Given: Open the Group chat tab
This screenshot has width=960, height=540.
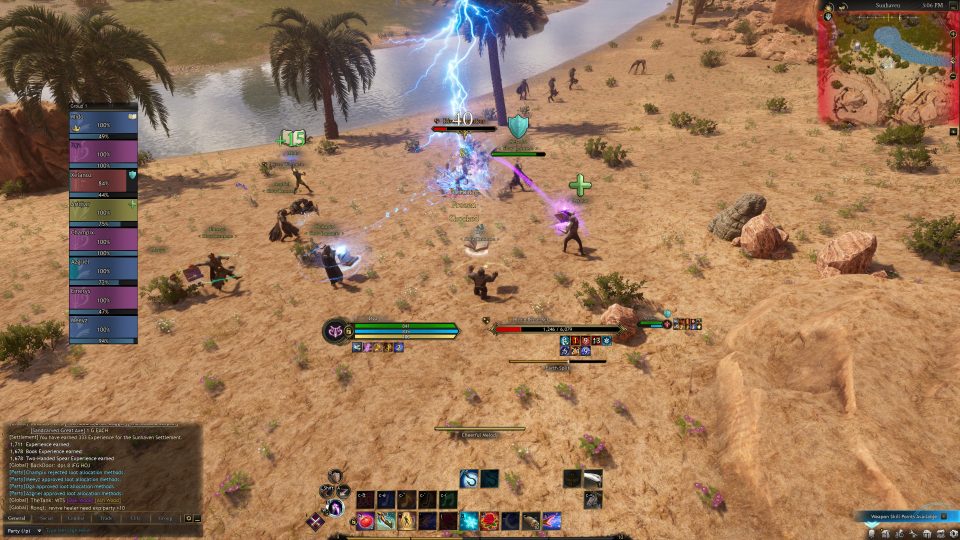Looking at the screenshot, I should click(x=164, y=518).
